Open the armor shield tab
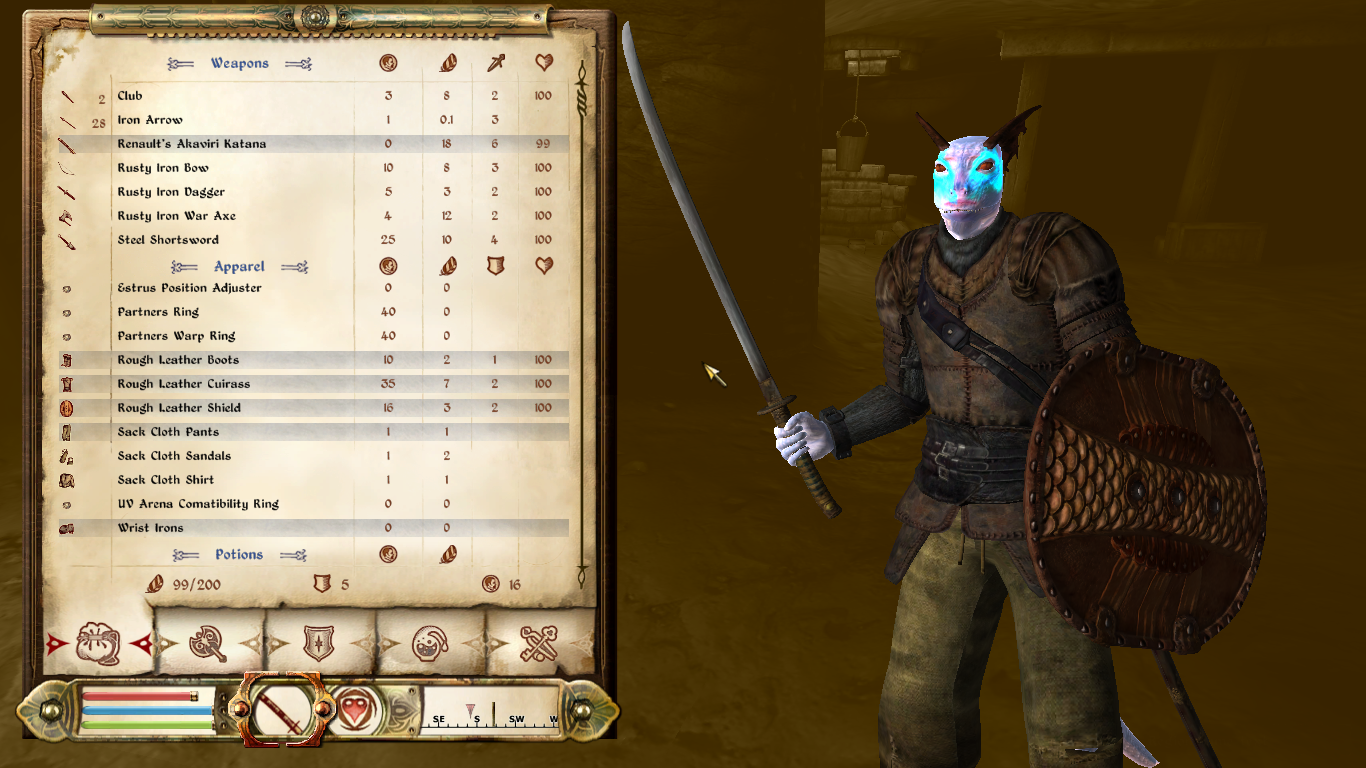1366x768 pixels. [319, 643]
